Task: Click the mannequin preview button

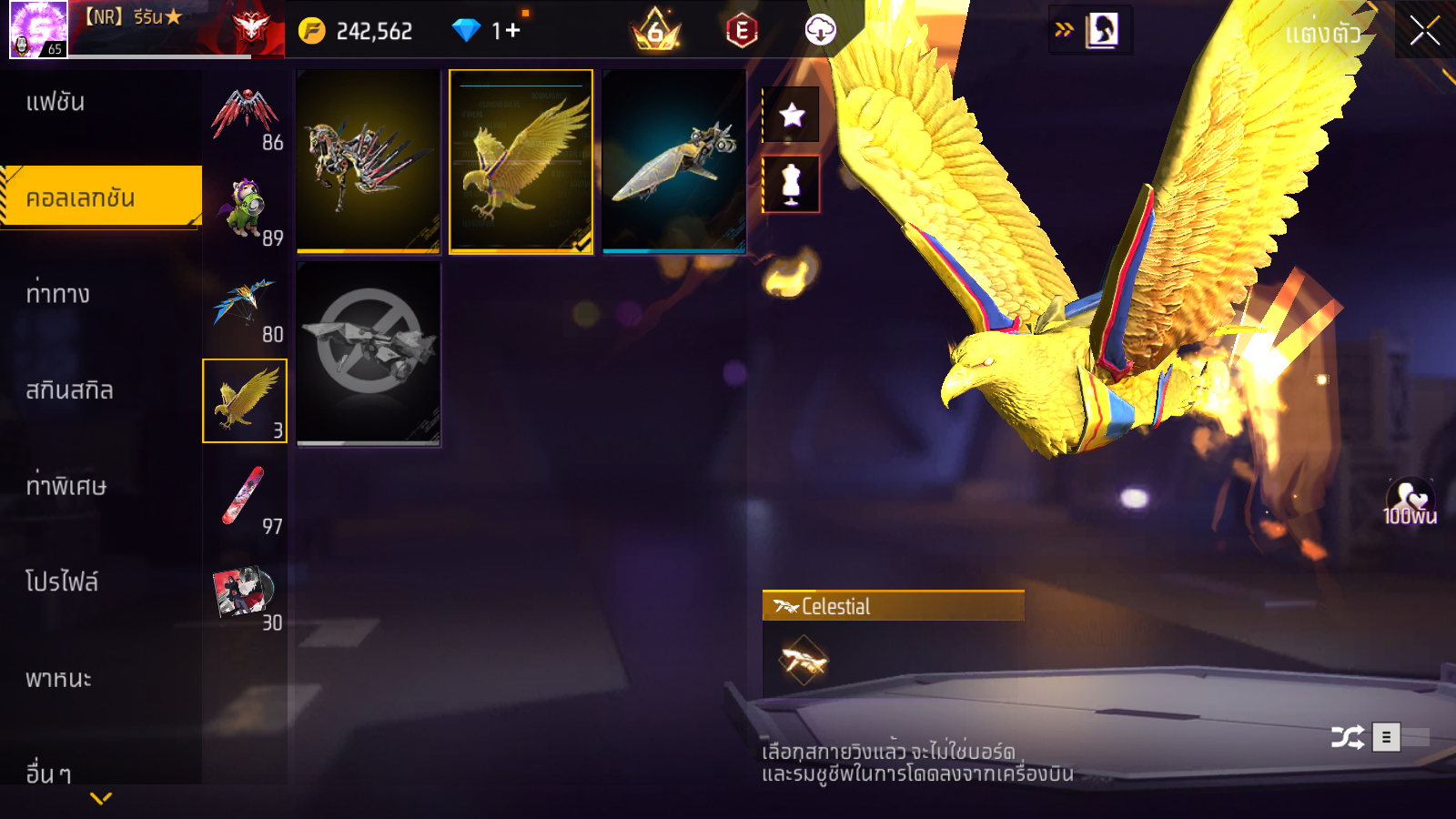Action: pyautogui.click(x=792, y=184)
